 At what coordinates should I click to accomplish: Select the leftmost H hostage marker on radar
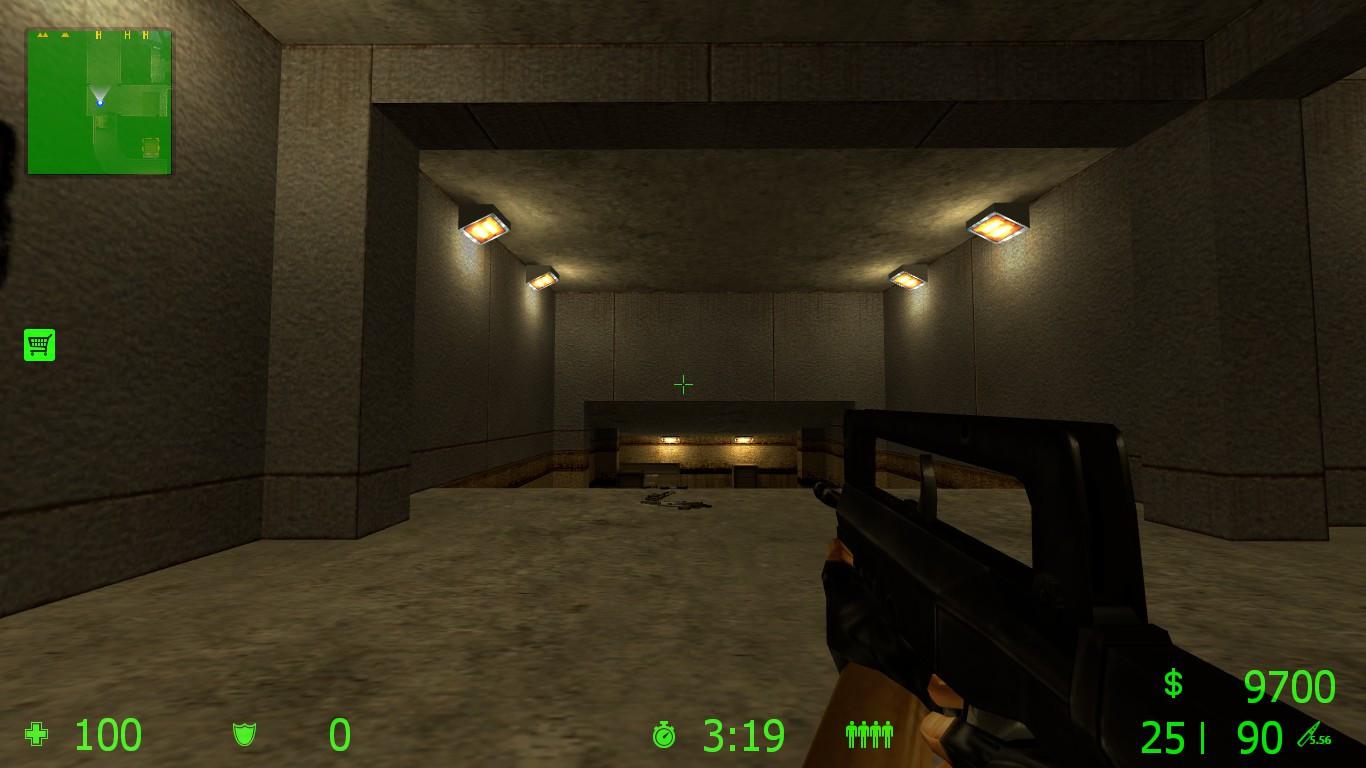(100, 35)
